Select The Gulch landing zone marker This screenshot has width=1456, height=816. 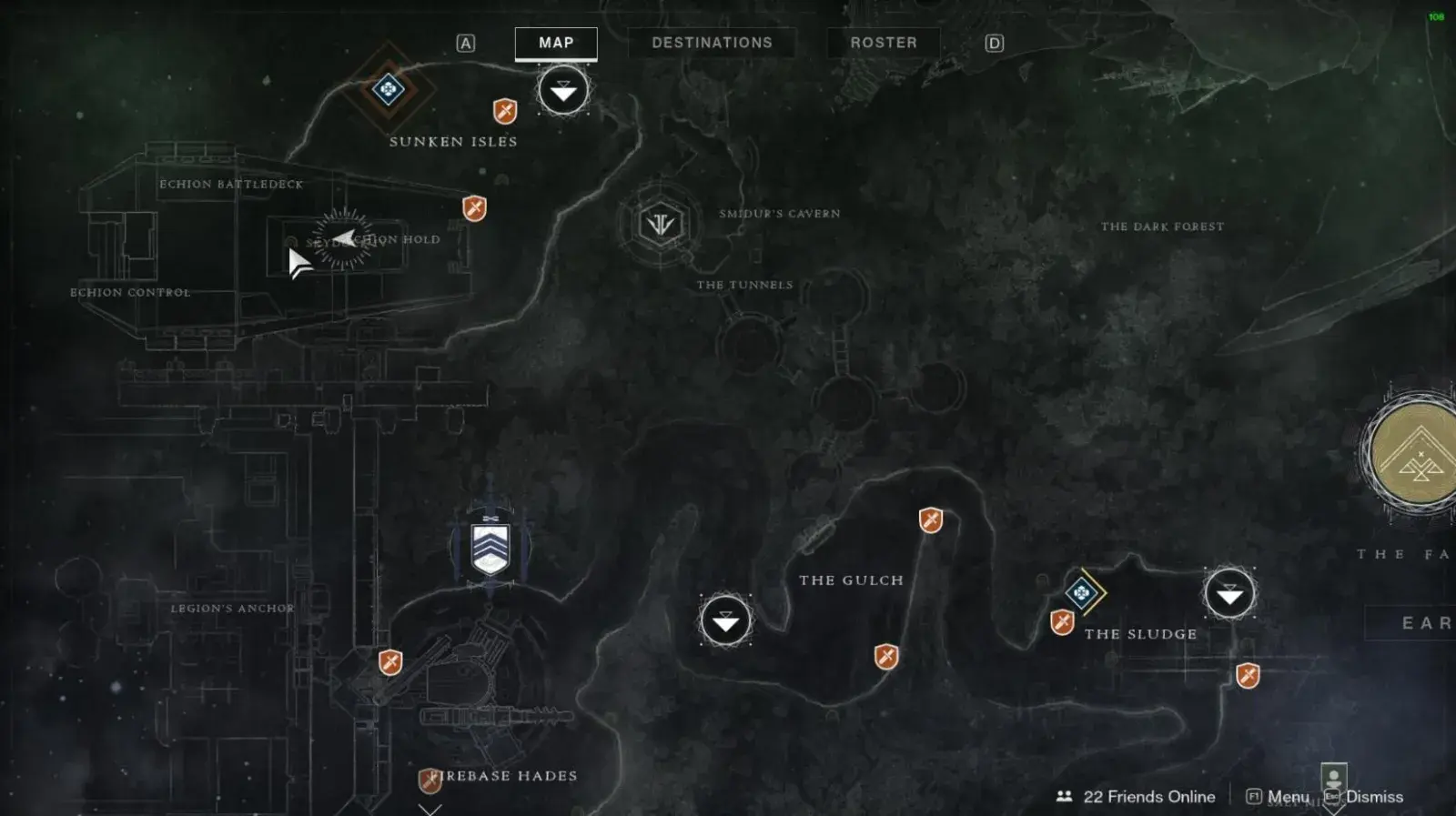click(725, 621)
